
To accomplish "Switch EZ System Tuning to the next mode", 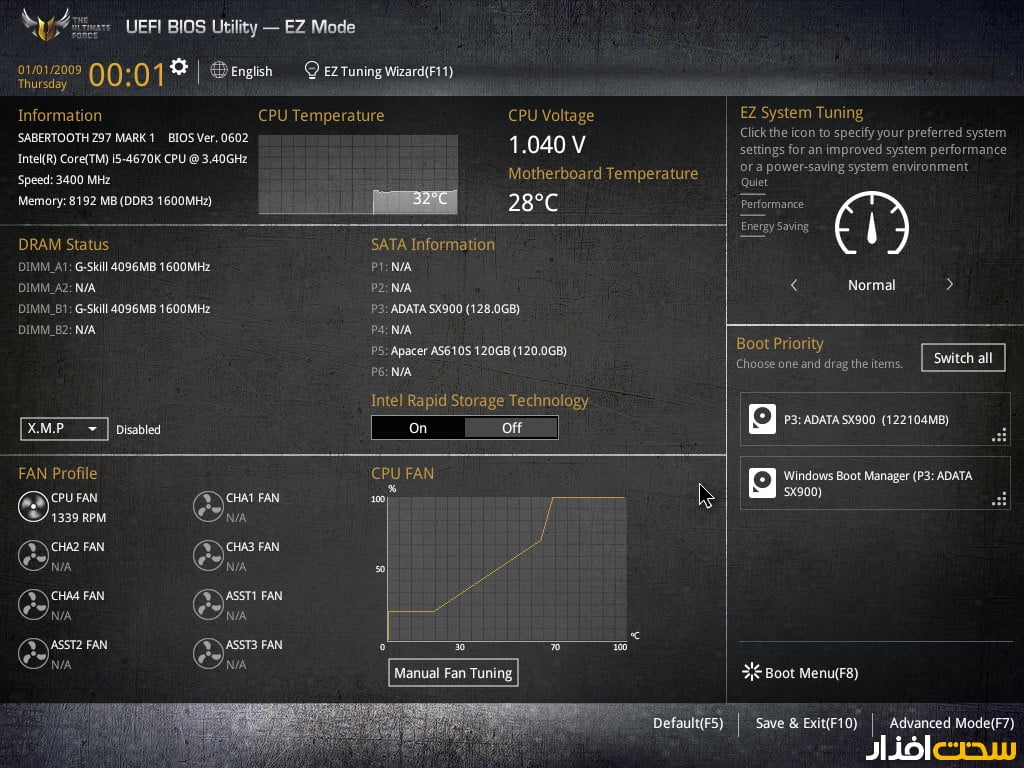I will 949,285.
